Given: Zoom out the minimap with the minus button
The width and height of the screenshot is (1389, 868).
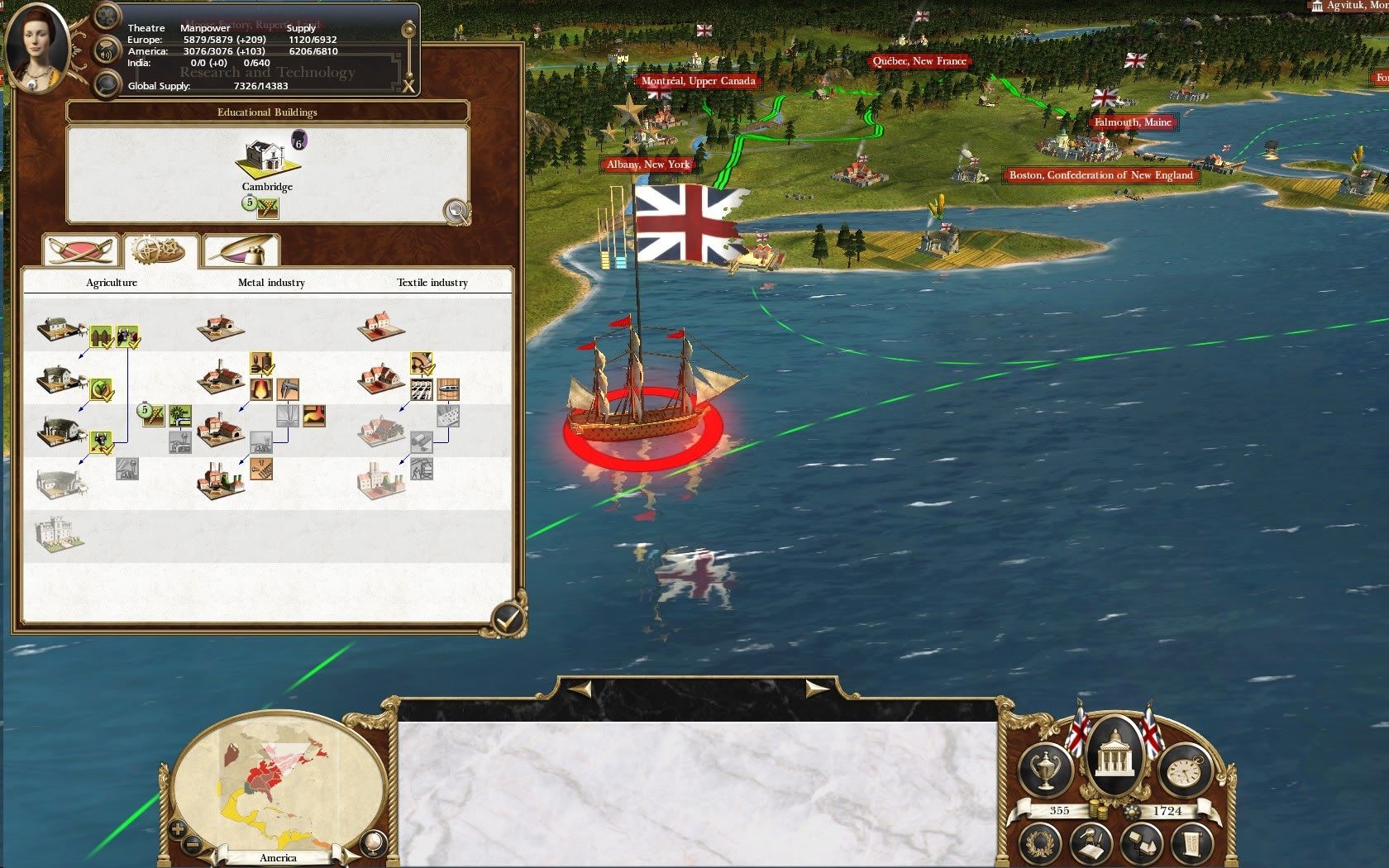Looking at the screenshot, I should (193, 845).
